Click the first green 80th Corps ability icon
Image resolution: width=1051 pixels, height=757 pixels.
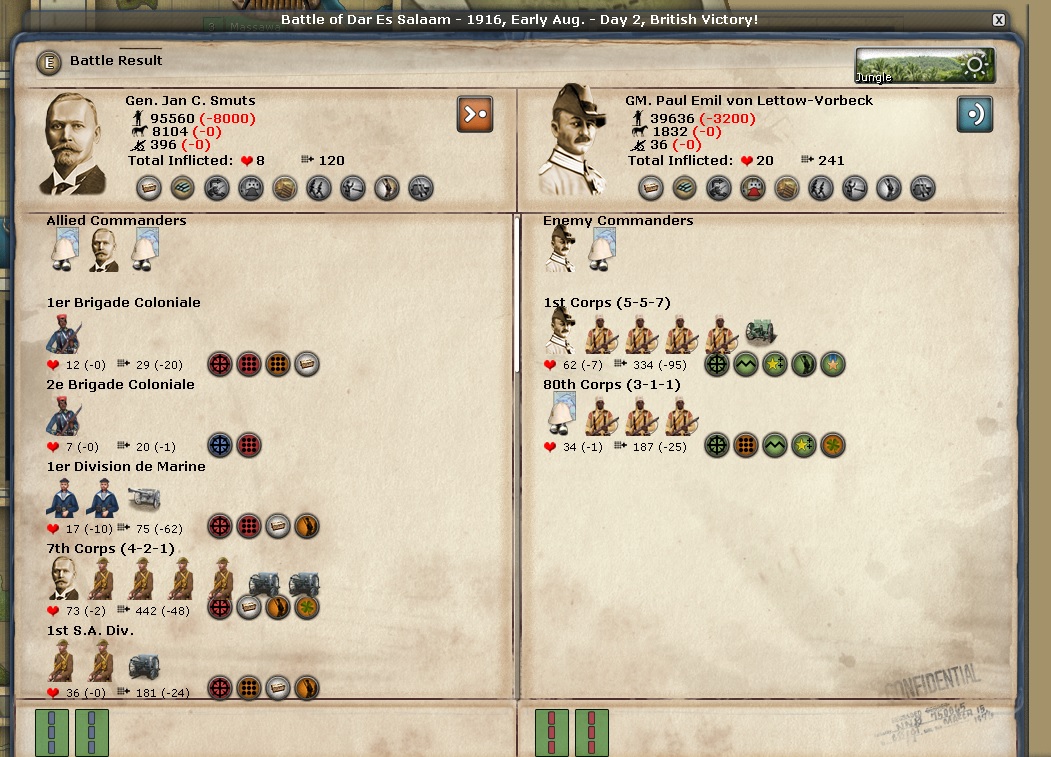(717, 446)
